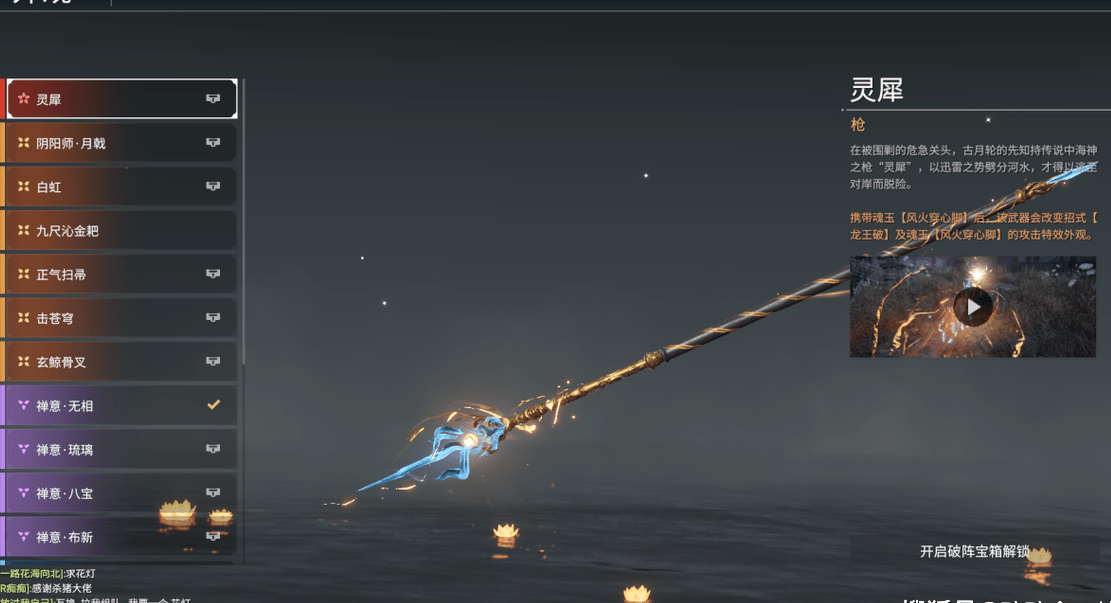The height and width of the screenshot is (603, 1111).
Task: Select the 玄鲸骨叉 skin entry
Action: click(120, 362)
